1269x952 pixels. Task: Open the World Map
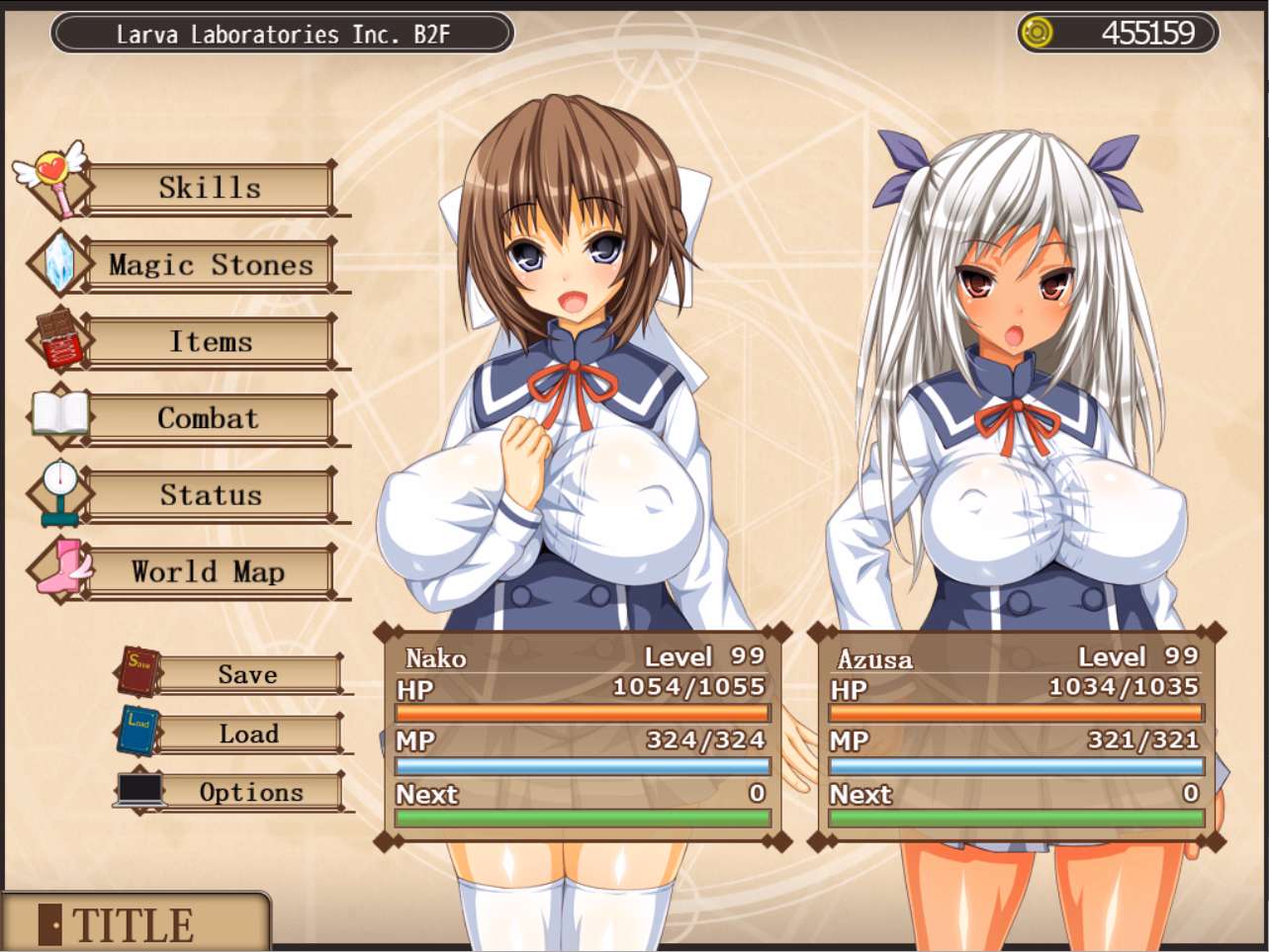coord(210,572)
